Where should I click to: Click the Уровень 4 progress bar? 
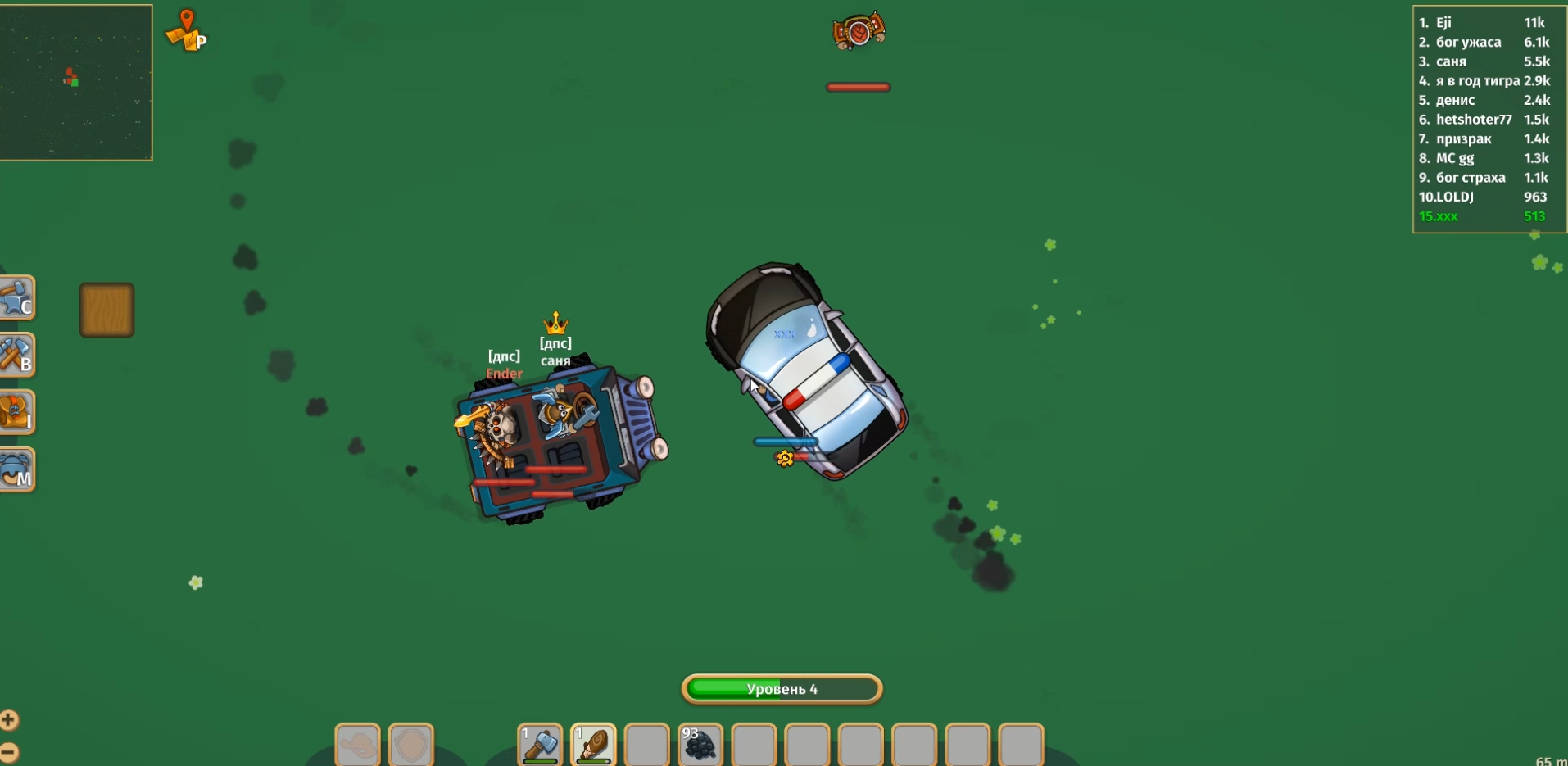click(781, 689)
